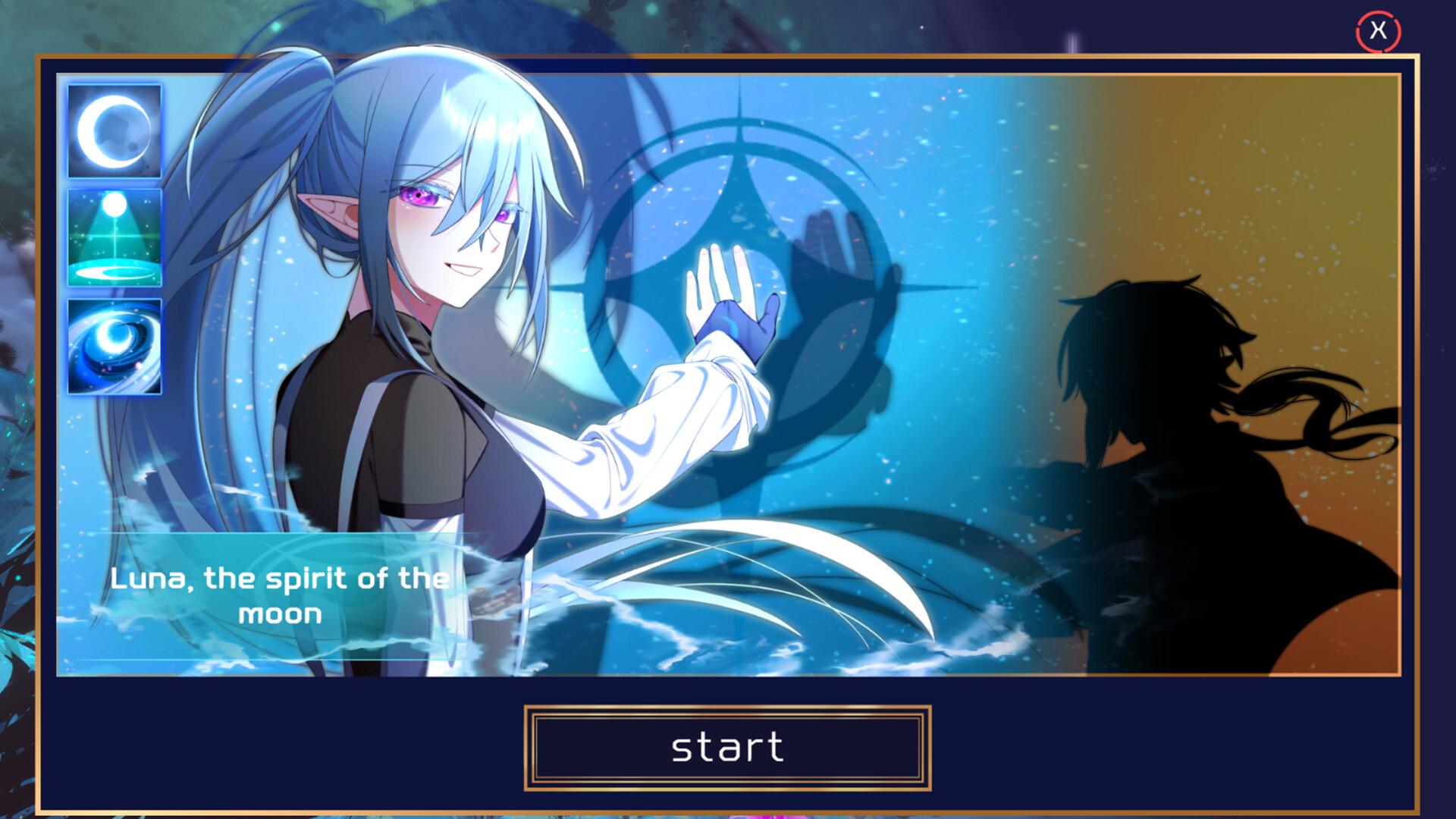Select the spiral galaxy ability icon

click(x=115, y=345)
